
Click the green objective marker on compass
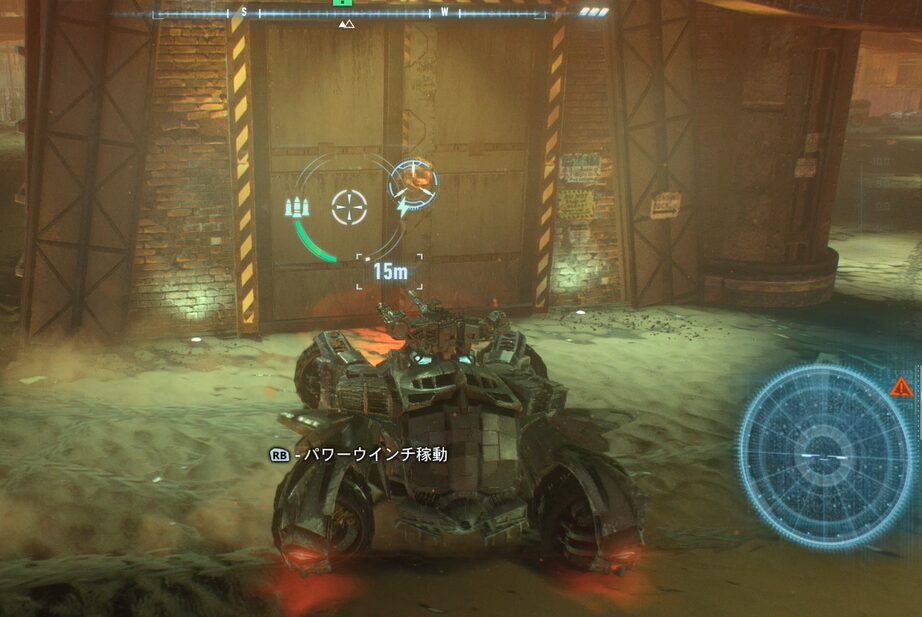pyautogui.click(x=339, y=3)
